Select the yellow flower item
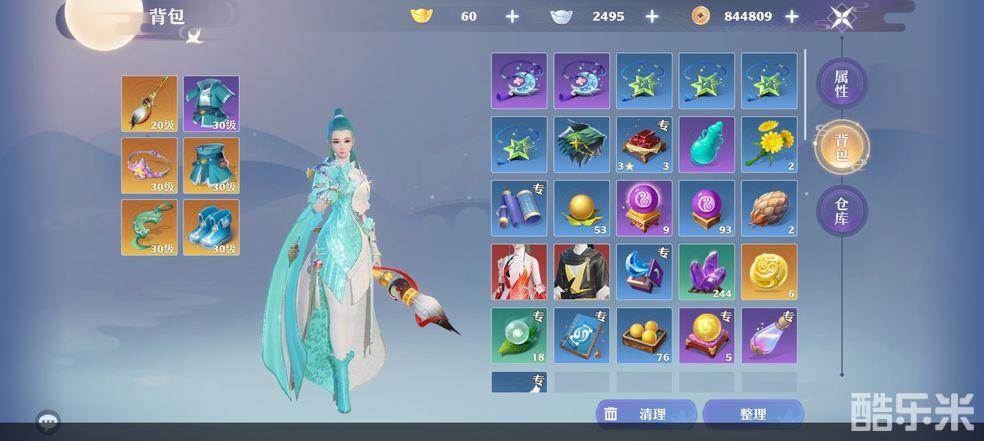Image resolution: width=984 pixels, height=441 pixels. click(x=769, y=144)
